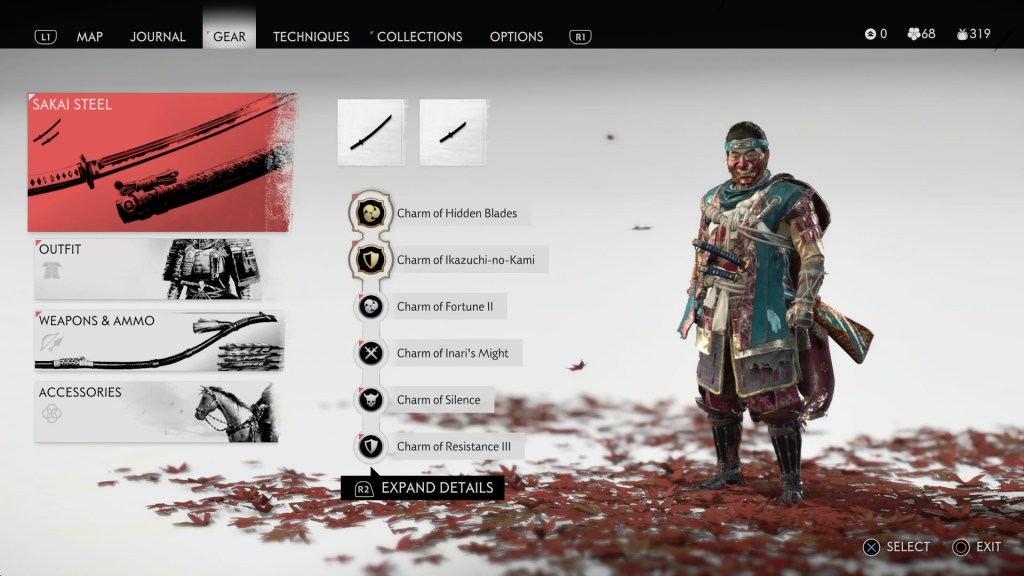
Task: Choose the Weapons & Ammo category
Action: pyautogui.click(x=159, y=340)
